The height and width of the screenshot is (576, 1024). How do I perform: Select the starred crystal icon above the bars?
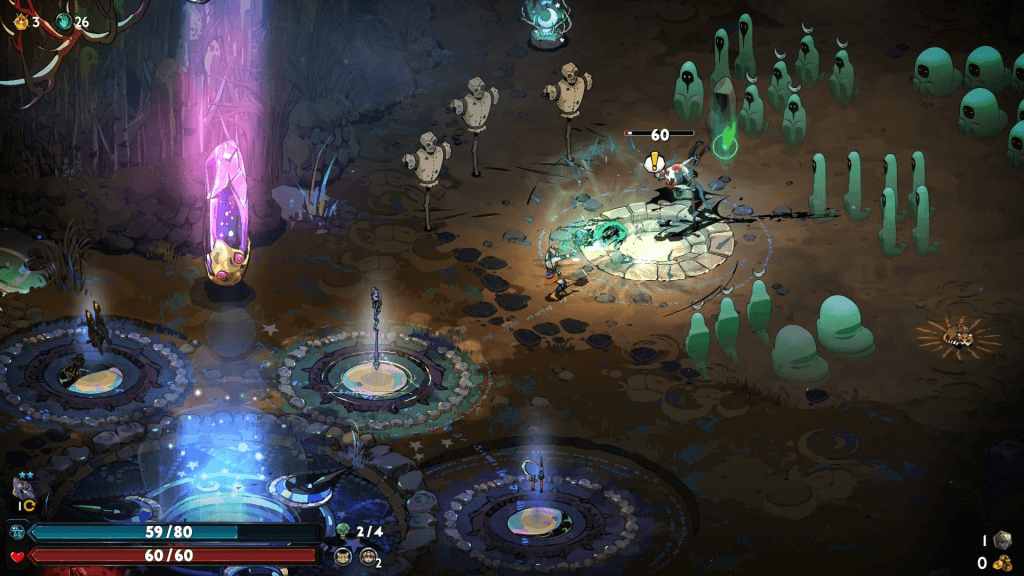(19, 488)
